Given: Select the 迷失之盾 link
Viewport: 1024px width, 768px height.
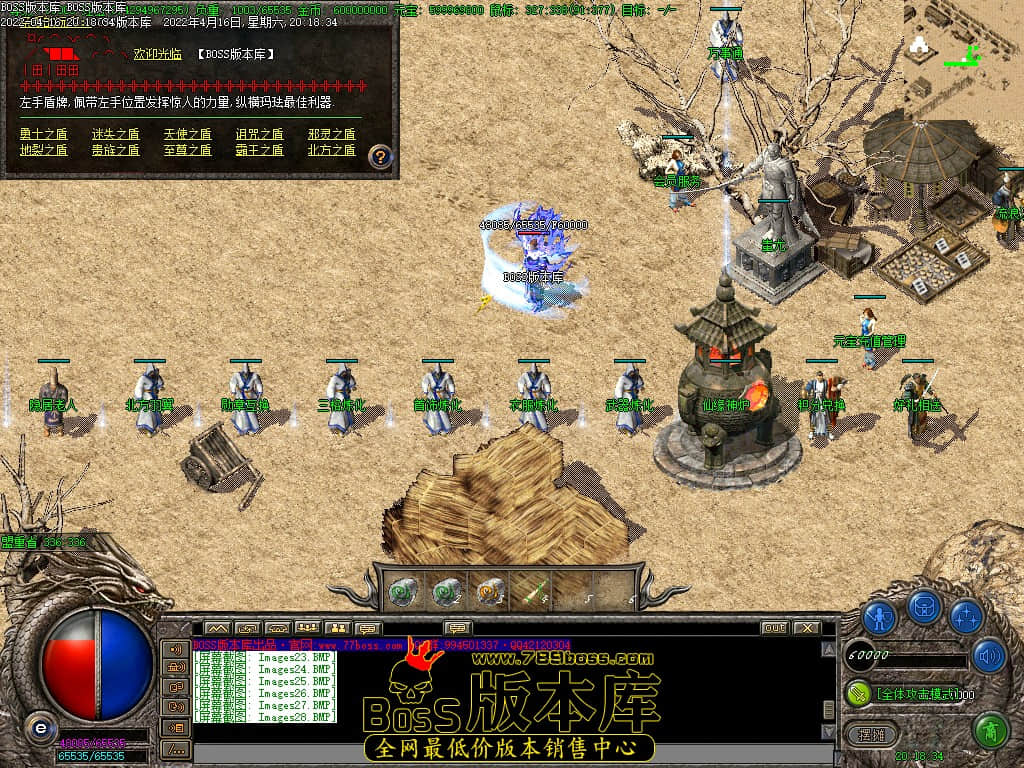Looking at the screenshot, I should point(115,134).
